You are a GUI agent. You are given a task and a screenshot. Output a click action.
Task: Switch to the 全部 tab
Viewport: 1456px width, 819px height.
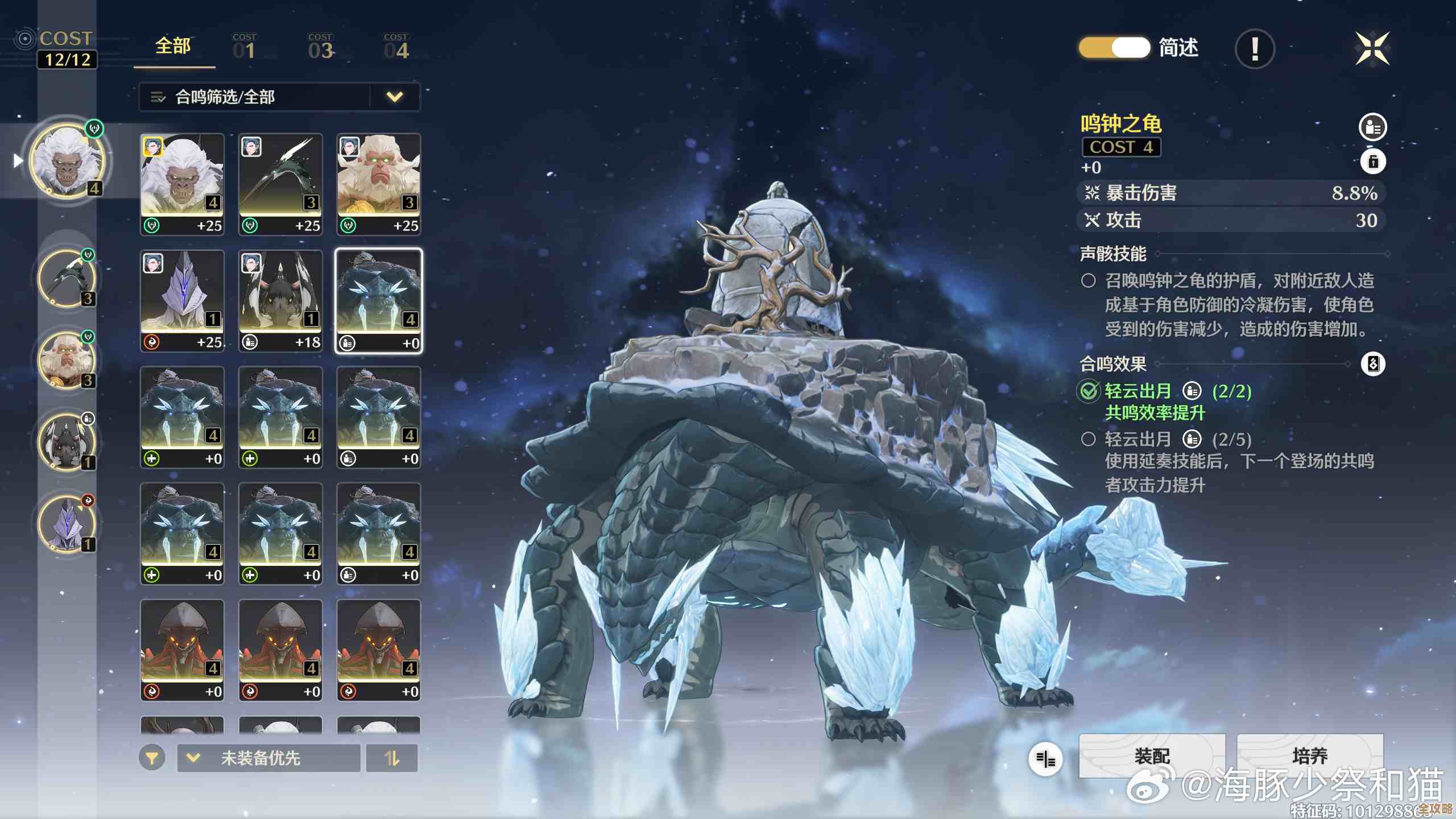173,47
